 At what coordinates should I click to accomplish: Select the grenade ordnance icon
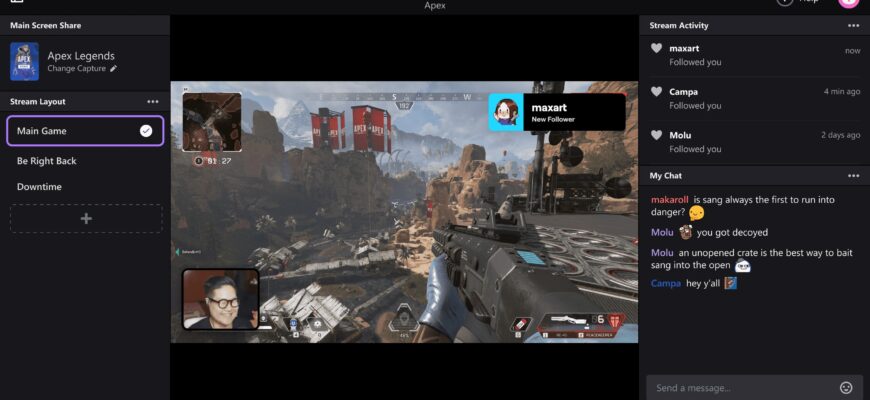pyautogui.click(x=517, y=323)
